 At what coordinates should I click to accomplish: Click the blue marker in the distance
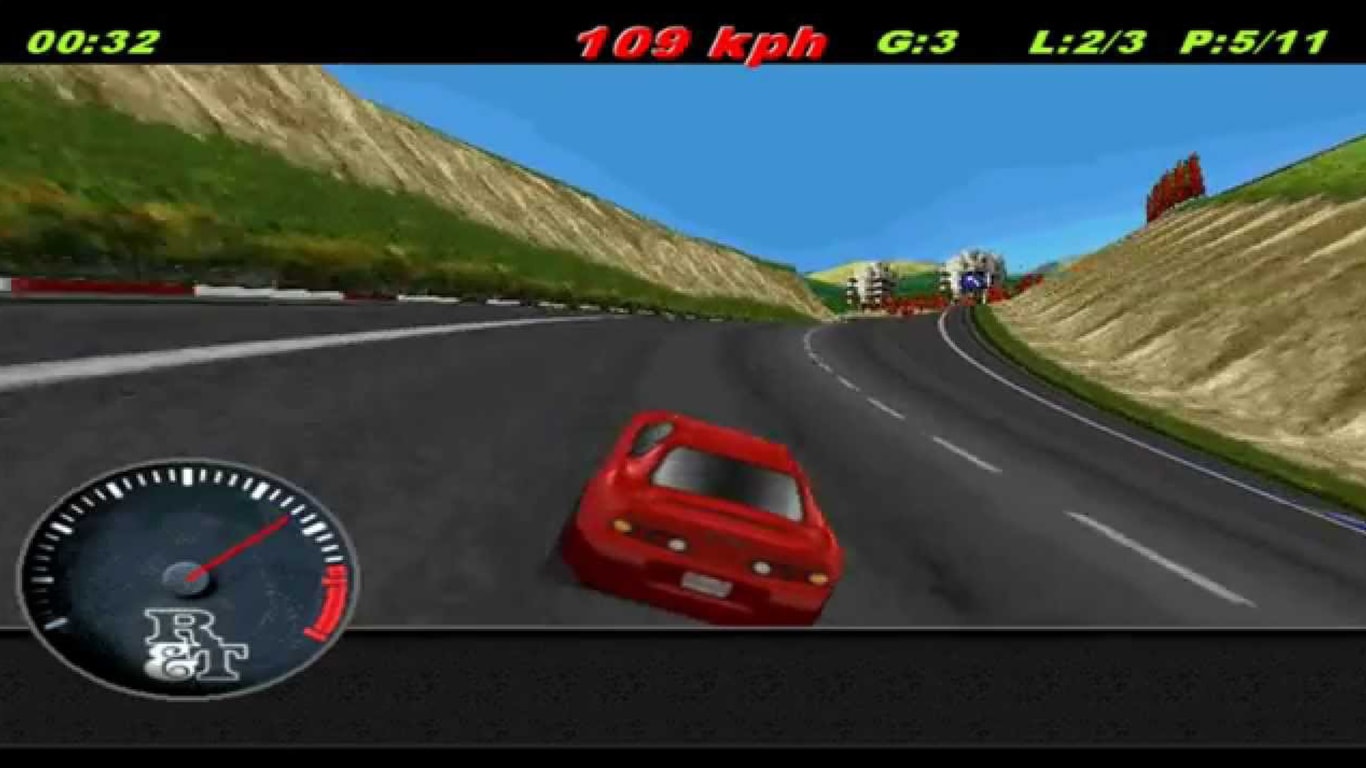tap(972, 283)
